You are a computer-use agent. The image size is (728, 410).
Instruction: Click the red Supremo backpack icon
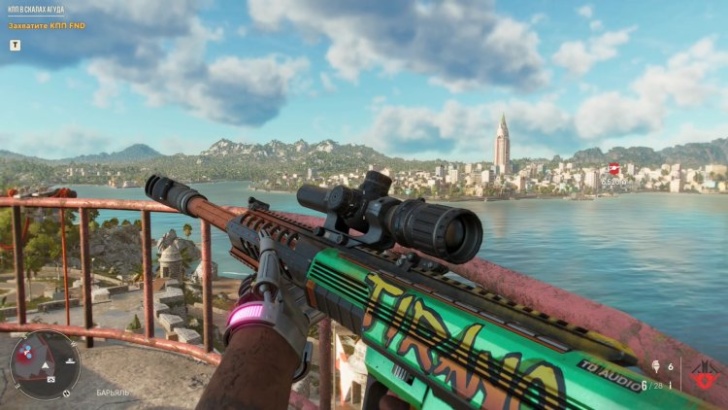point(704,376)
